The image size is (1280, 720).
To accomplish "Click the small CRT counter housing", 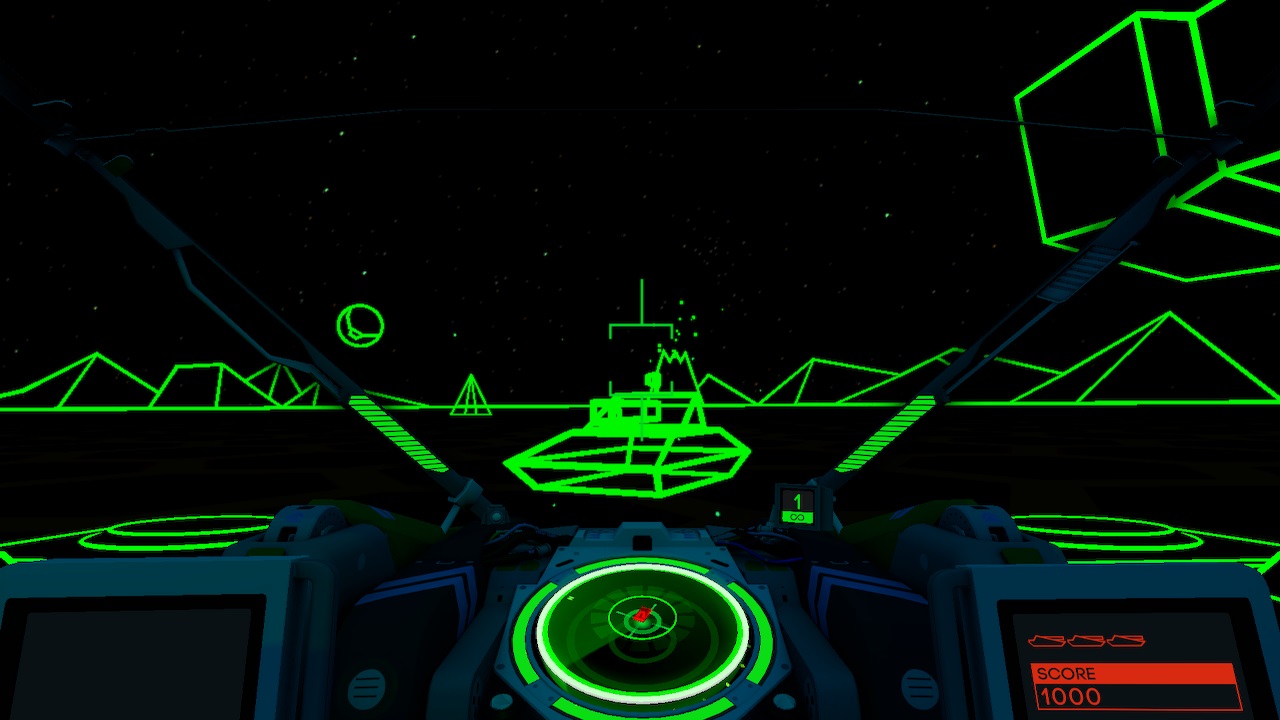I will [x=797, y=505].
